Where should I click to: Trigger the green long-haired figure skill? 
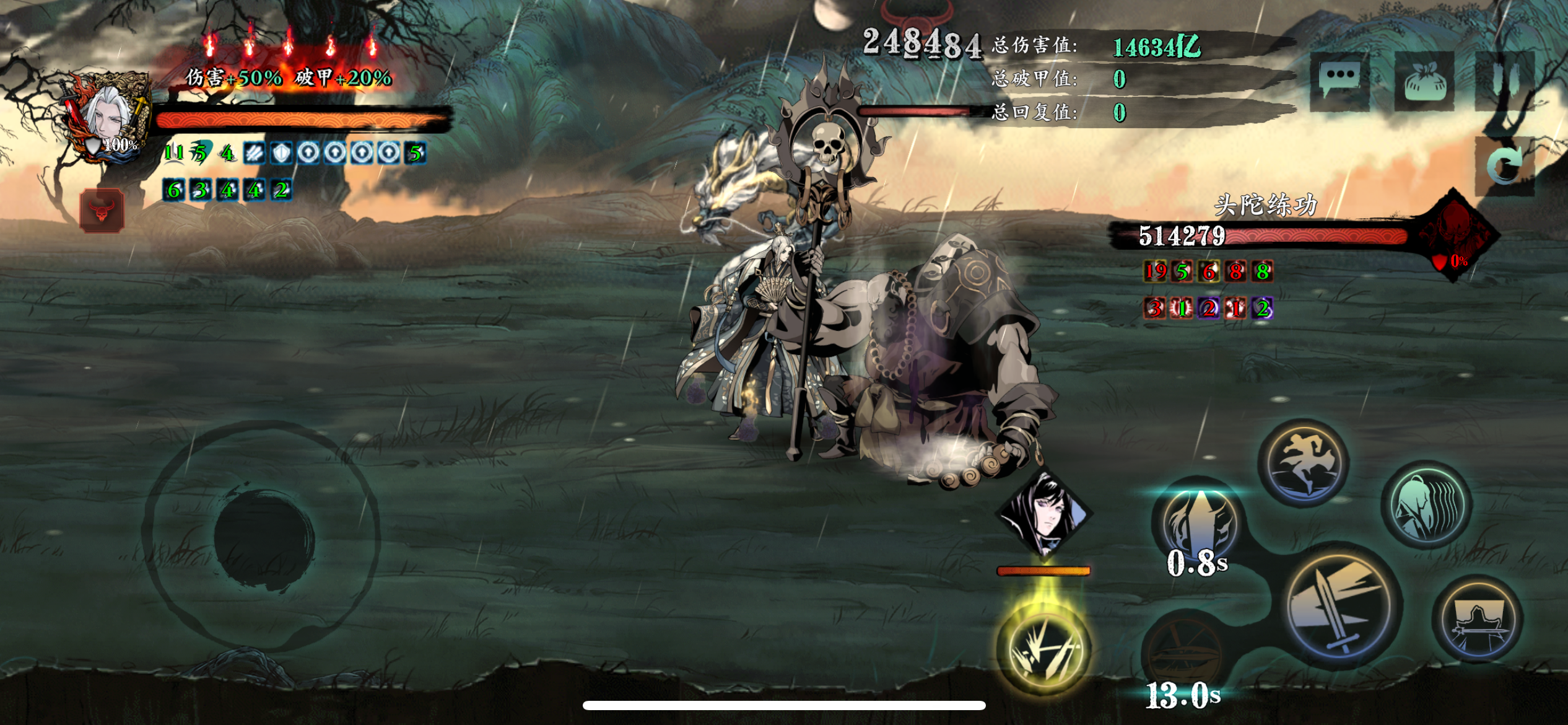point(1427,505)
